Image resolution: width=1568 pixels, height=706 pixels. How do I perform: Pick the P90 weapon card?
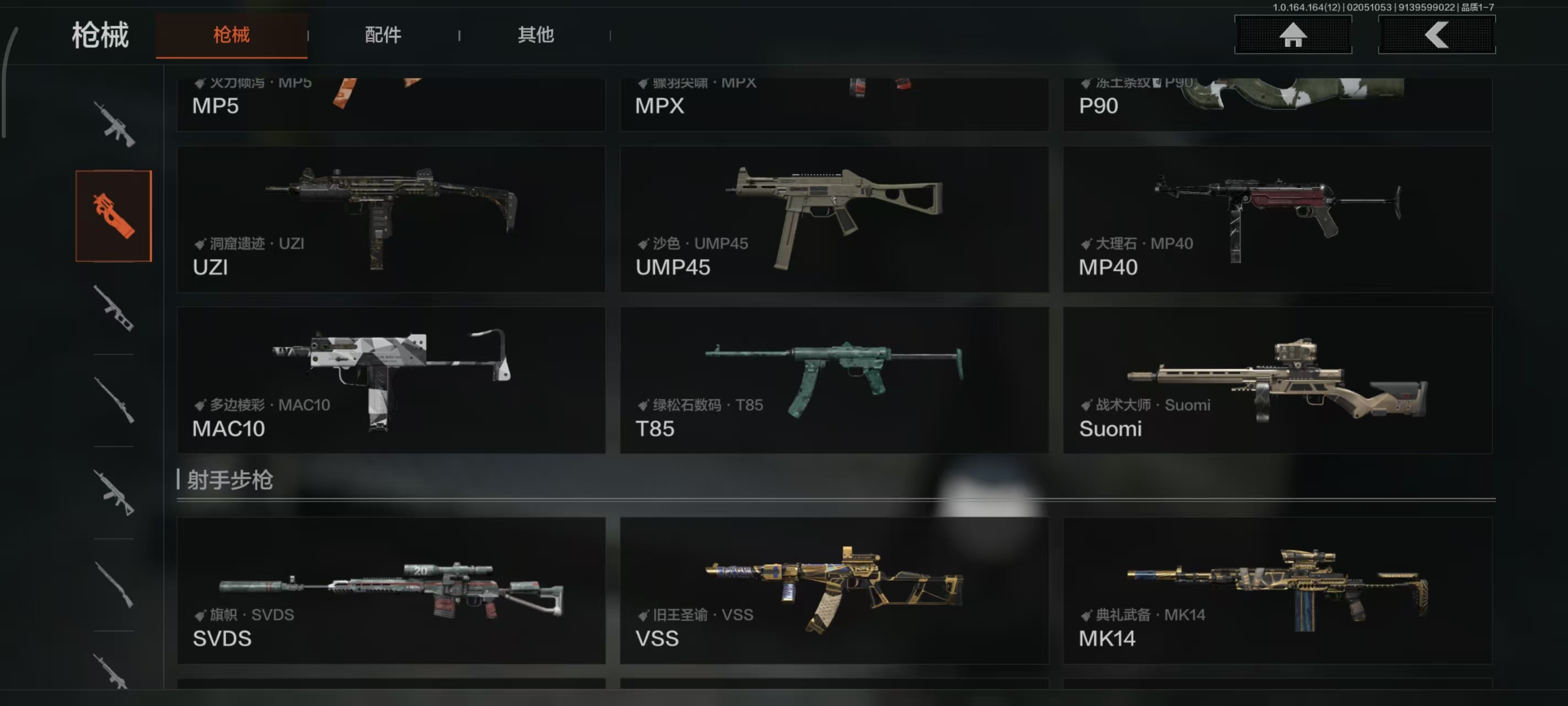[x=1277, y=104]
